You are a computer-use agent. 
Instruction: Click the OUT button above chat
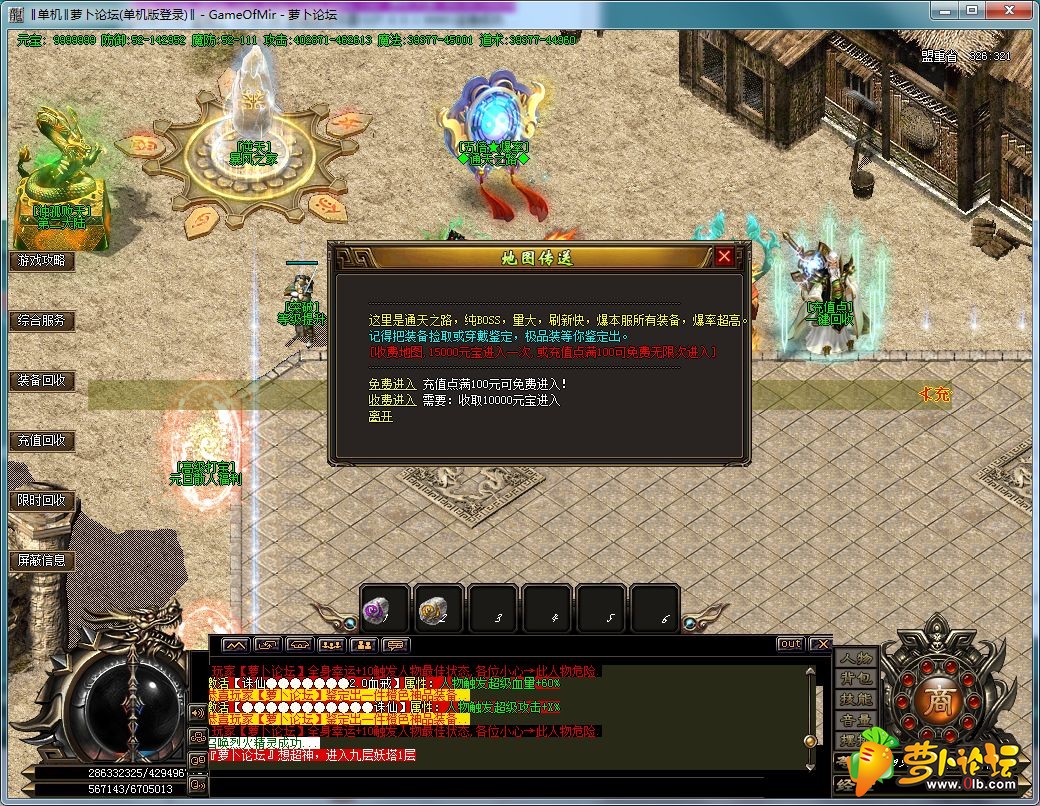[790, 644]
